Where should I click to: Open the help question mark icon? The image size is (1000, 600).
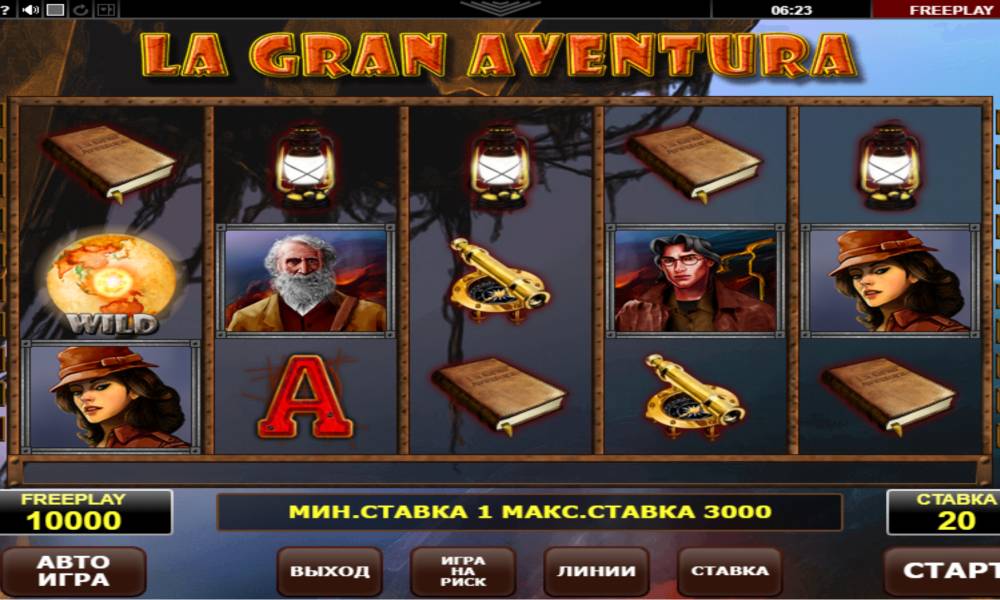tap(5, 10)
